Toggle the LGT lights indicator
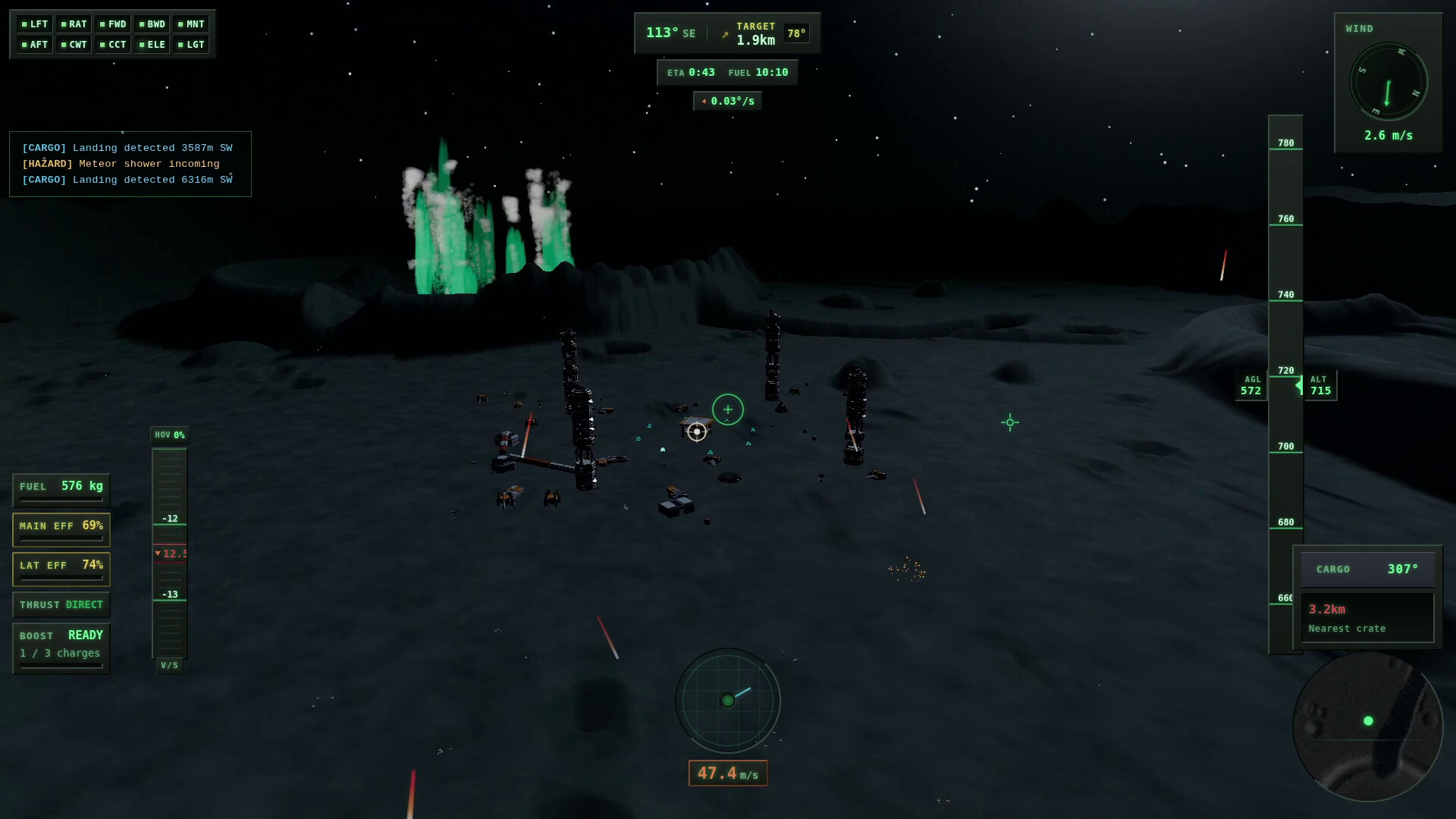Screen dimensions: 1456x819 [190, 44]
